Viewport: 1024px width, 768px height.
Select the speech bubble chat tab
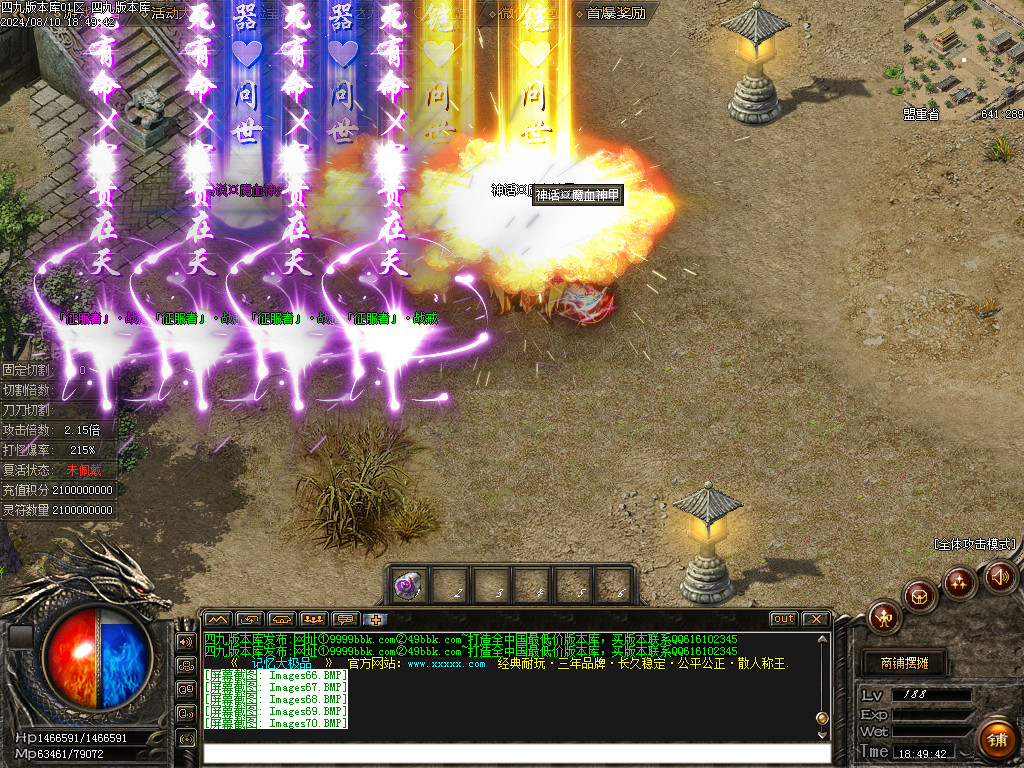pos(346,619)
